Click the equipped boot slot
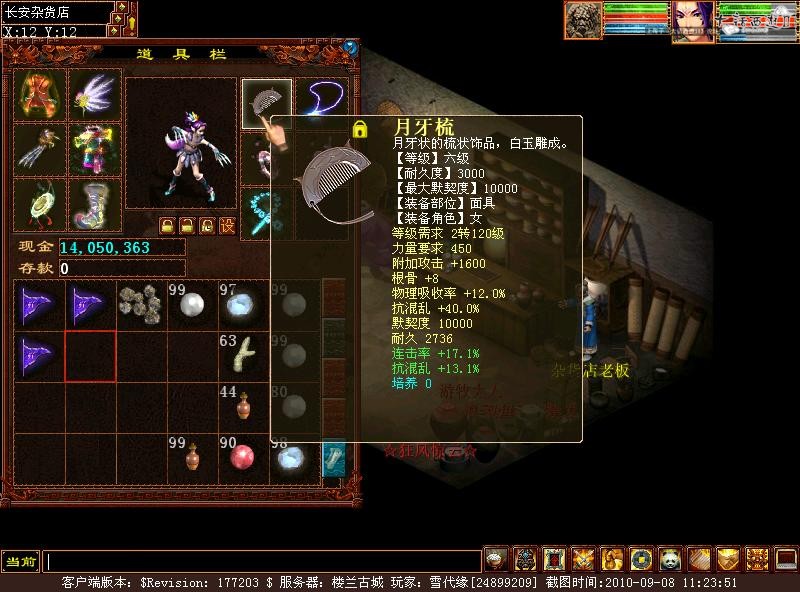800x592 pixels. tap(95, 205)
